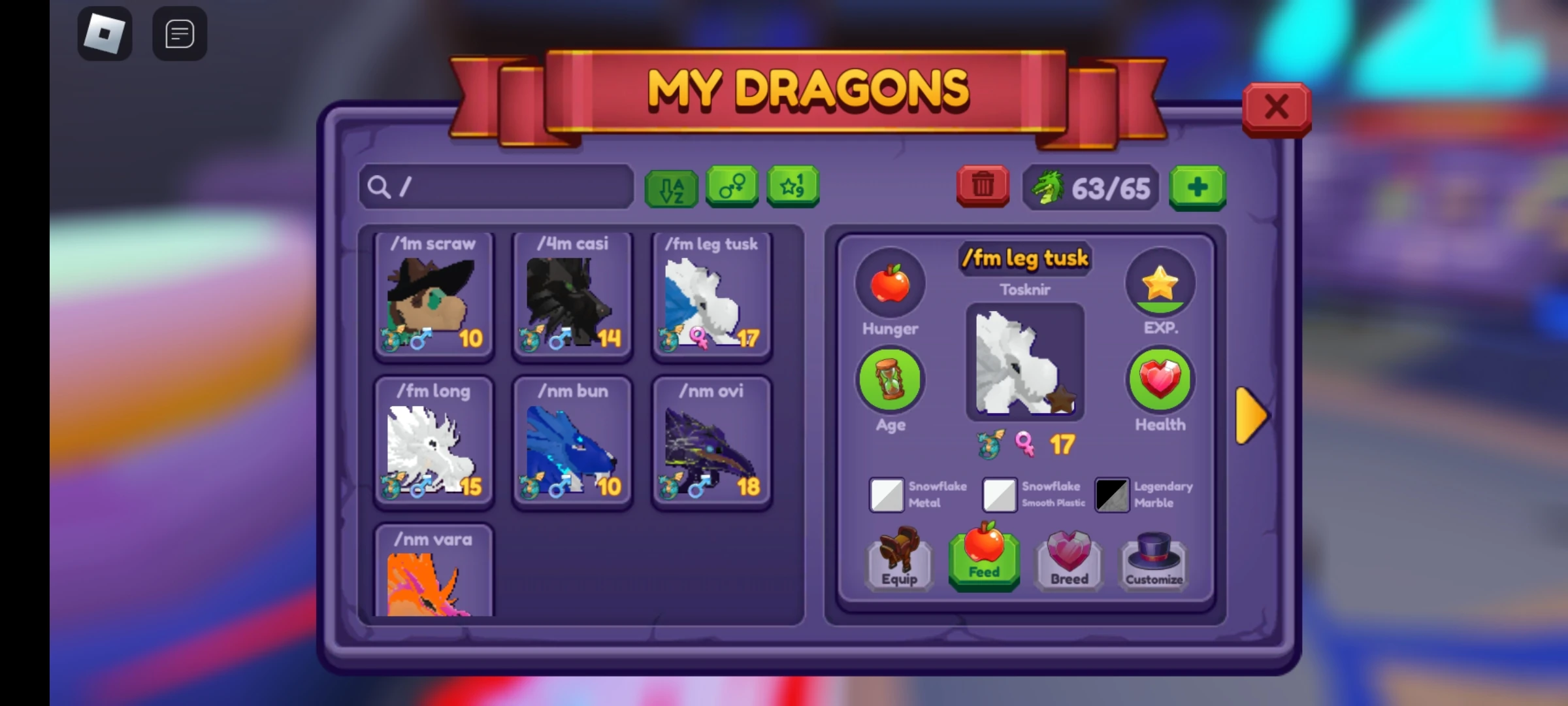
Task: View Tosknir's Age hourglass icon
Action: 889,379
